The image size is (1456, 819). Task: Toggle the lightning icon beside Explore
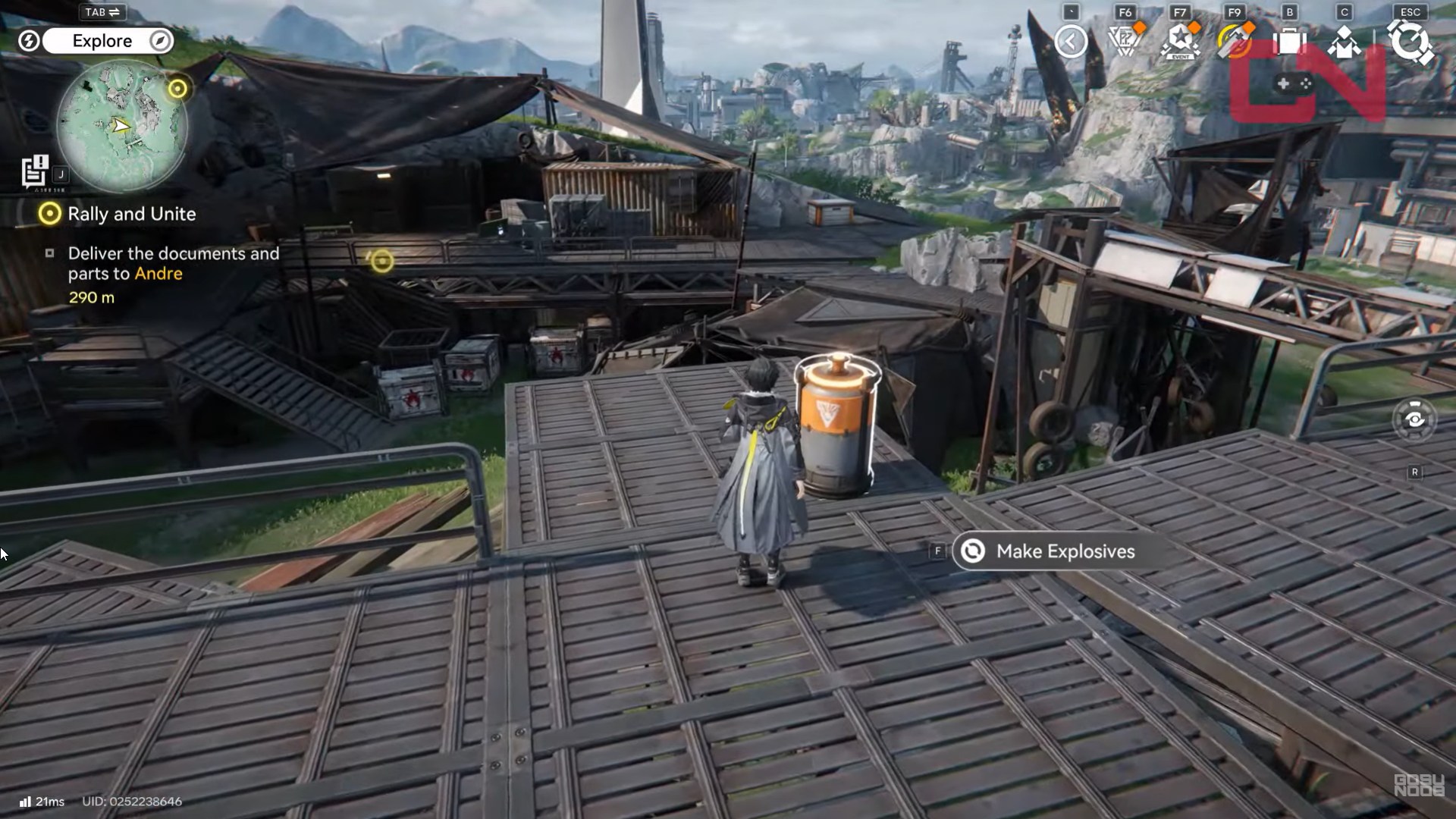click(x=29, y=41)
